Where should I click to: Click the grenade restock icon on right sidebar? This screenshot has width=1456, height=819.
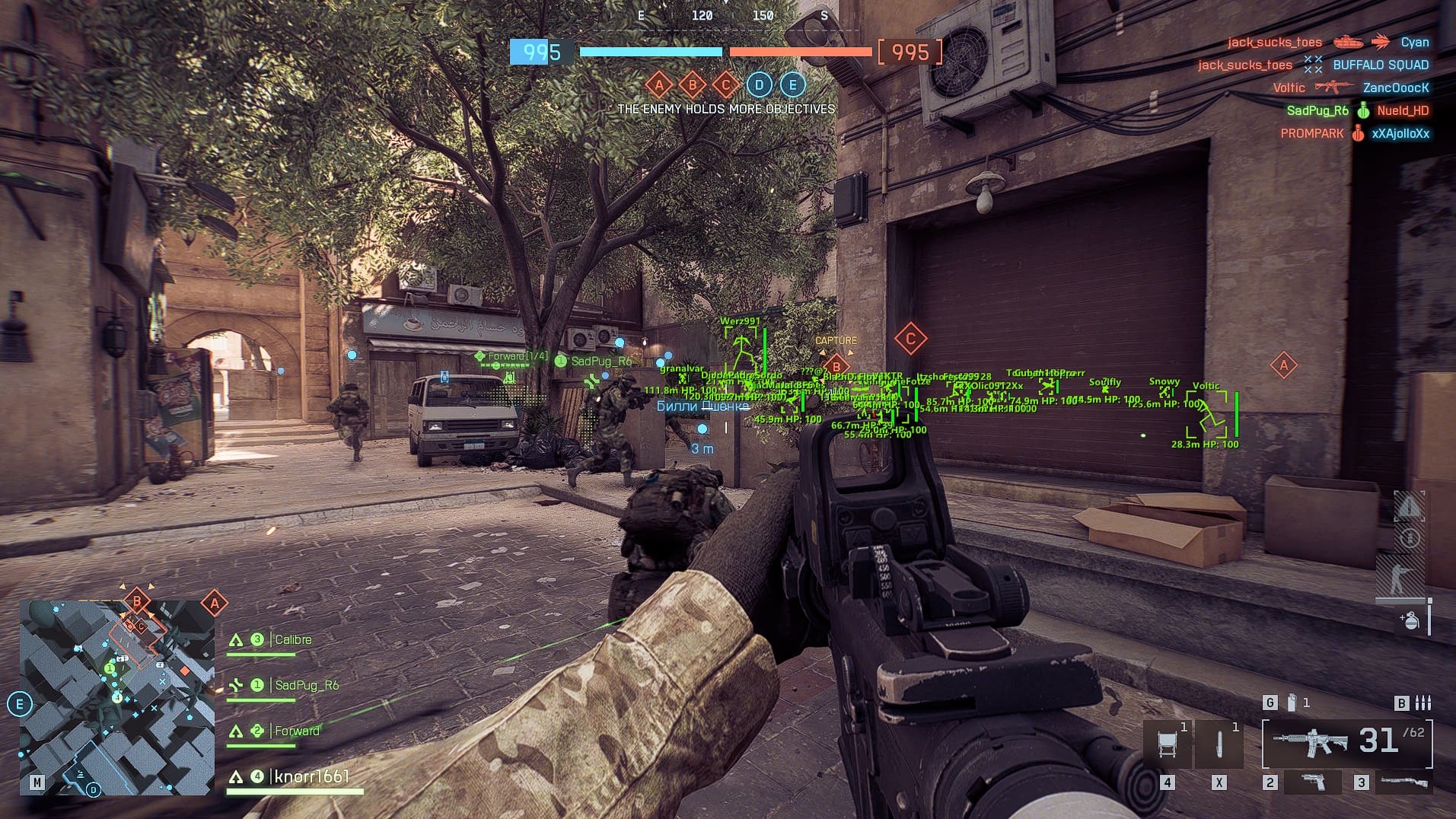point(1410,621)
